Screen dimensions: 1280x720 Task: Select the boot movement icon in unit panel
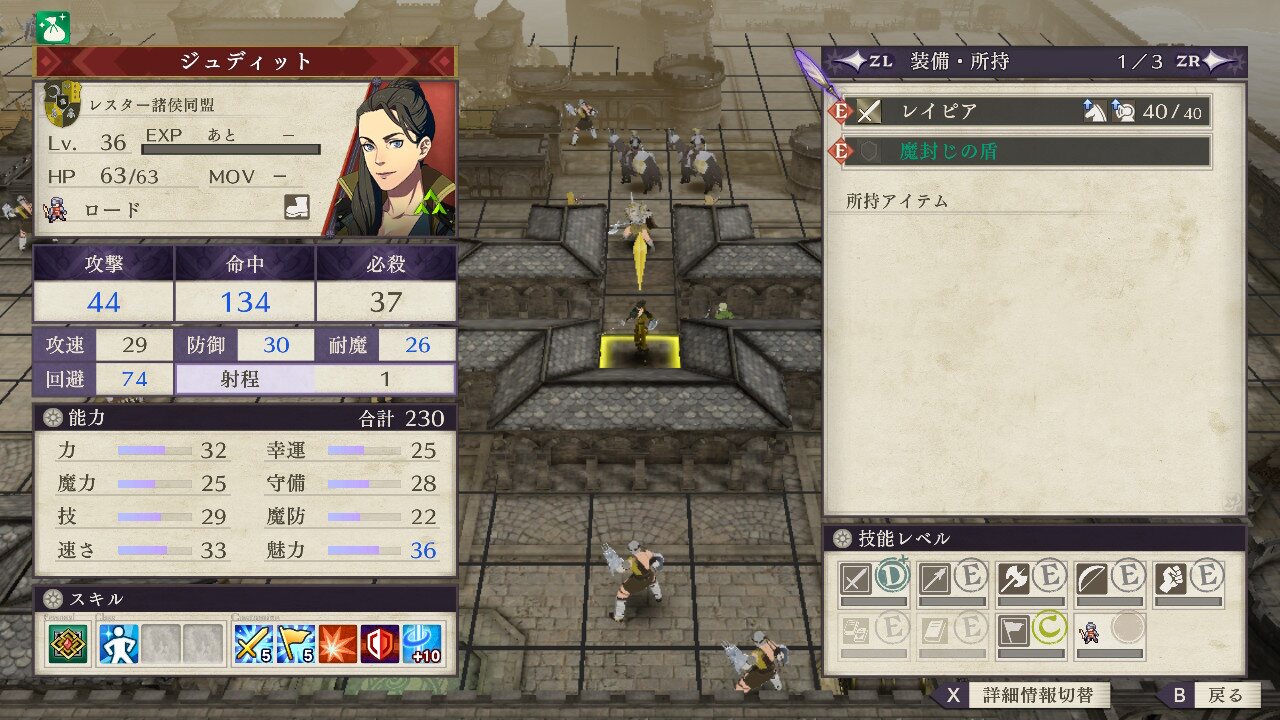coord(297,208)
